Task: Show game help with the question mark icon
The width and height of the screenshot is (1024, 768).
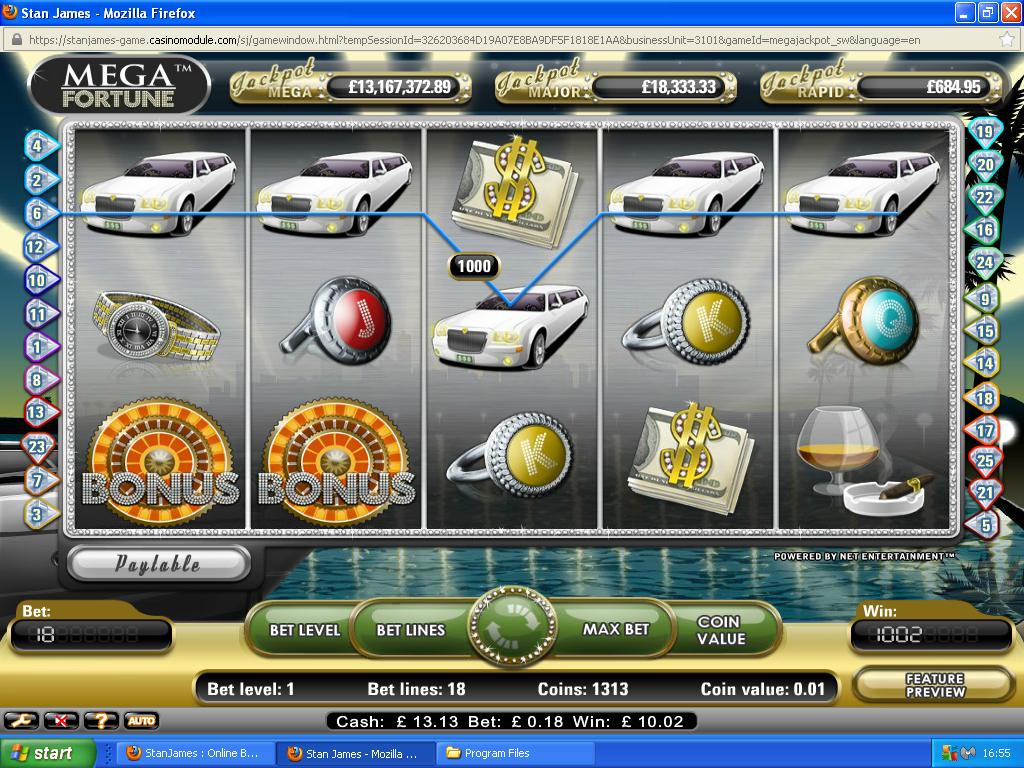Action: [x=100, y=720]
